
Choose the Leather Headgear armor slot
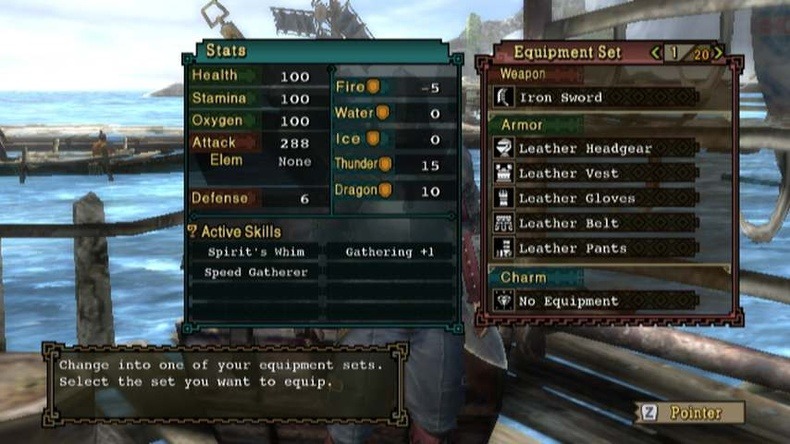click(x=595, y=148)
